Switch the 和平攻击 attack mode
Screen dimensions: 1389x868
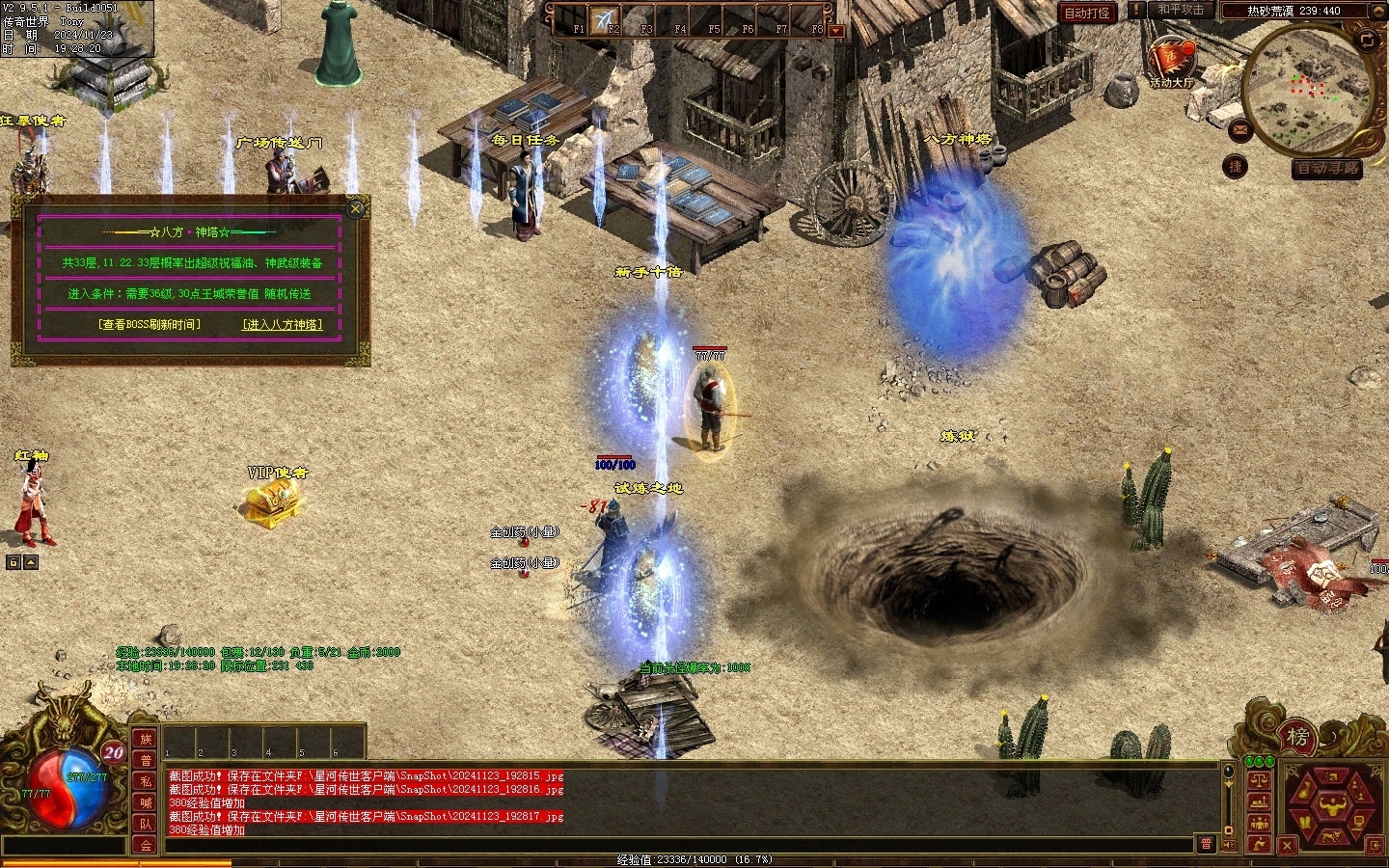pyautogui.click(x=1180, y=10)
